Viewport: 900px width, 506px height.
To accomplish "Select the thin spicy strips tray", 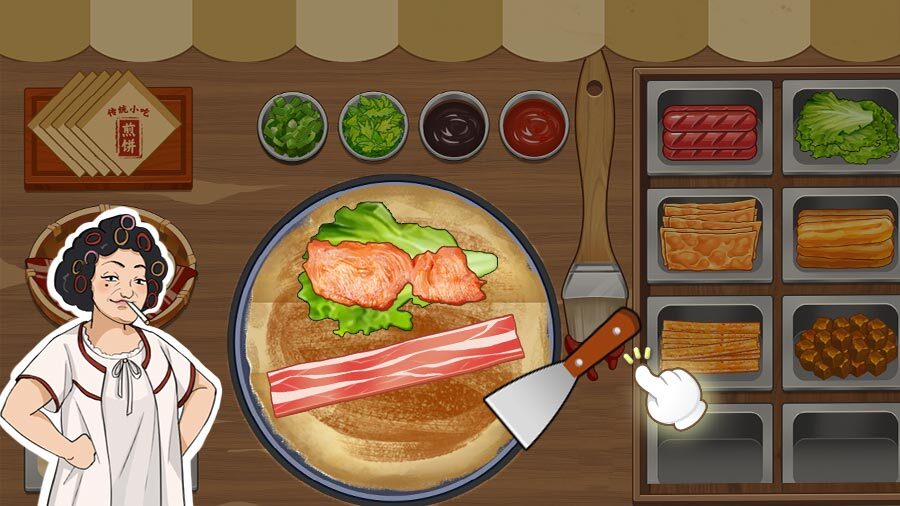I will (709, 344).
